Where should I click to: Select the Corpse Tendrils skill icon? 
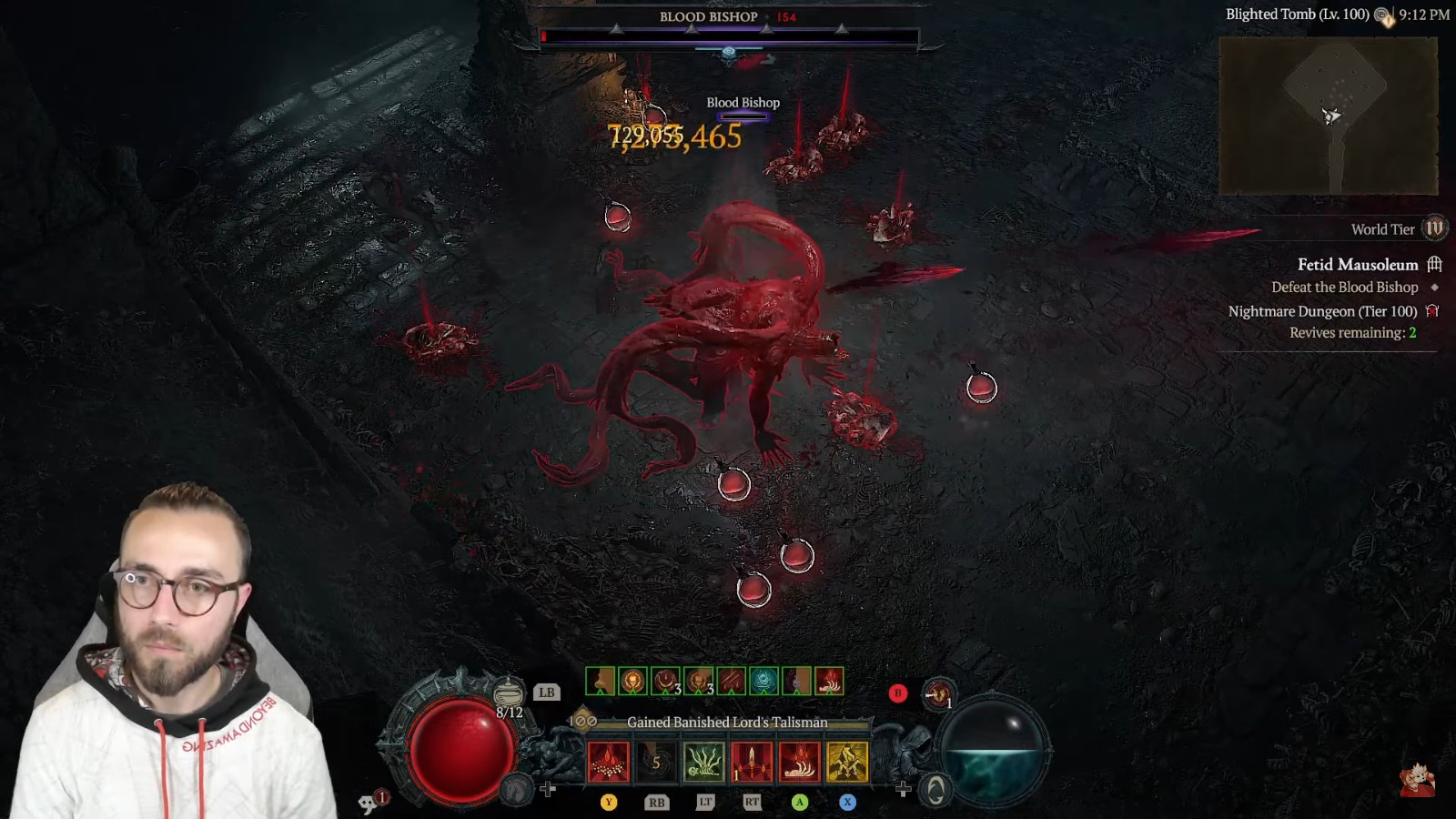(x=704, y=761)
